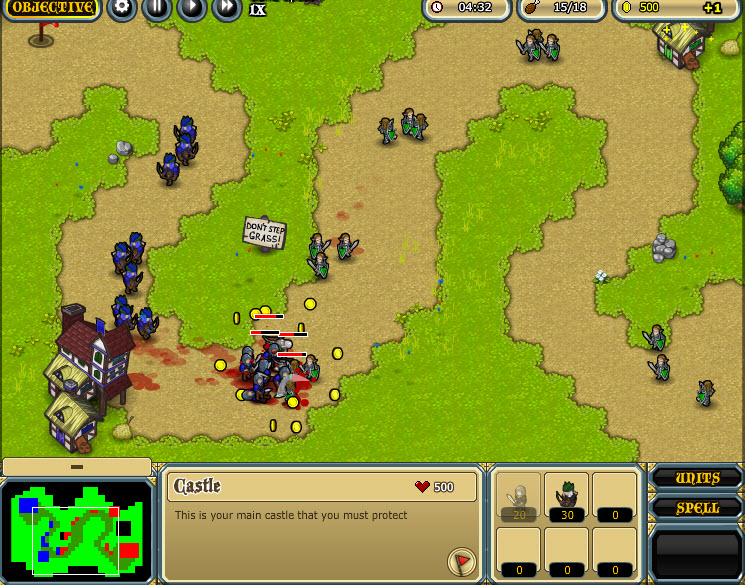The height and width of the screenshot is (585, 745).
Task: Open settings with the gear icon
Action: [122, 9]
